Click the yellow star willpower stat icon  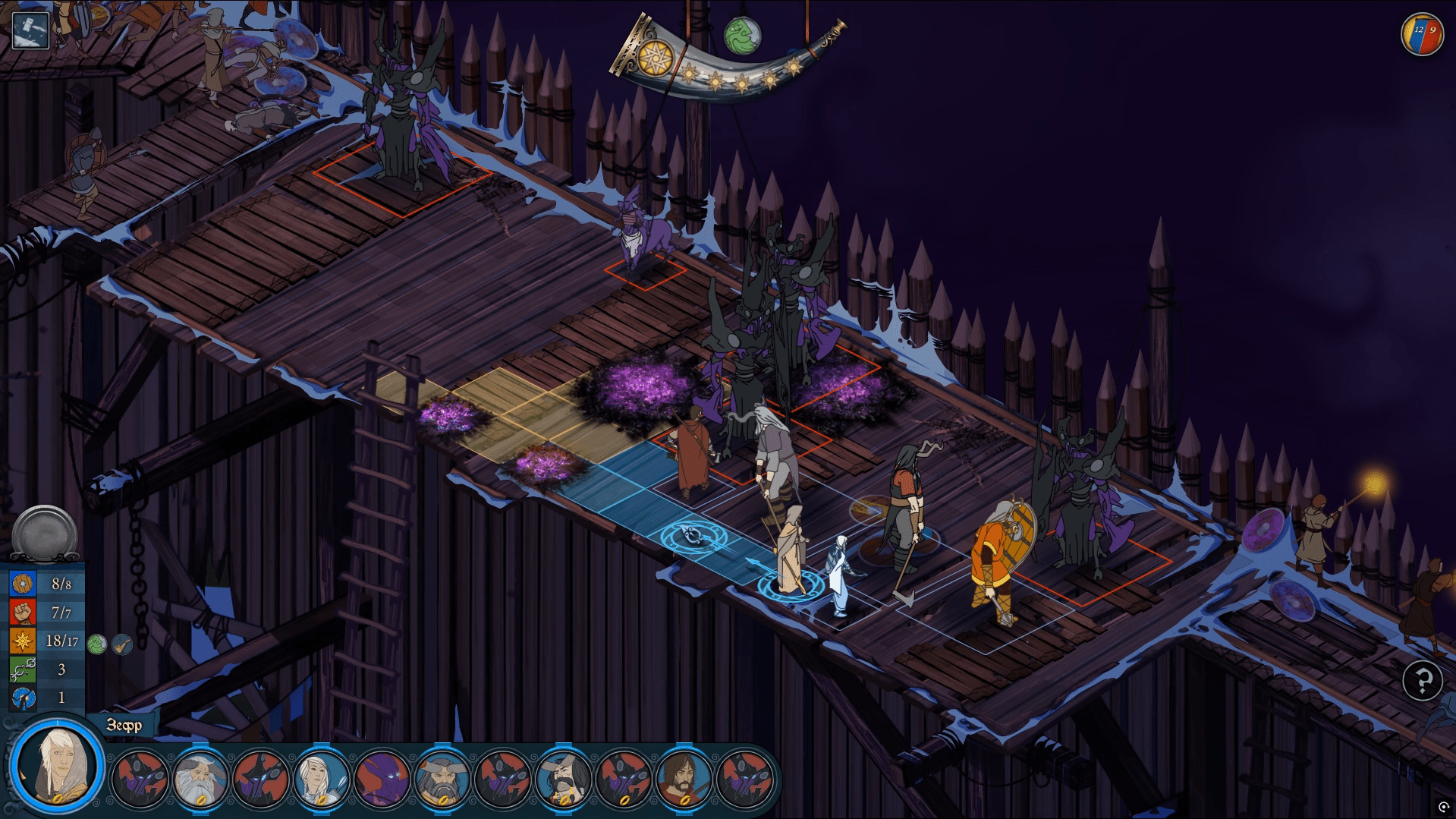[23, 641]
